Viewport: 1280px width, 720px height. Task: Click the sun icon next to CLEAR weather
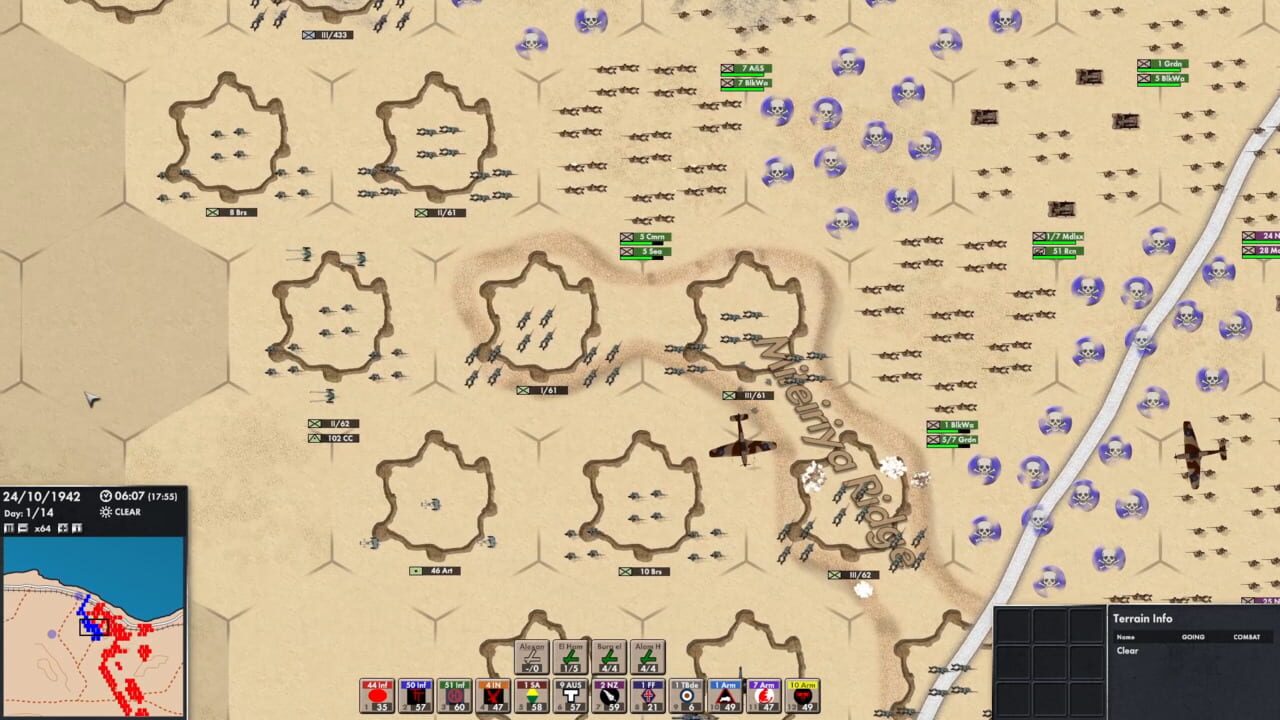click(106, 512)
